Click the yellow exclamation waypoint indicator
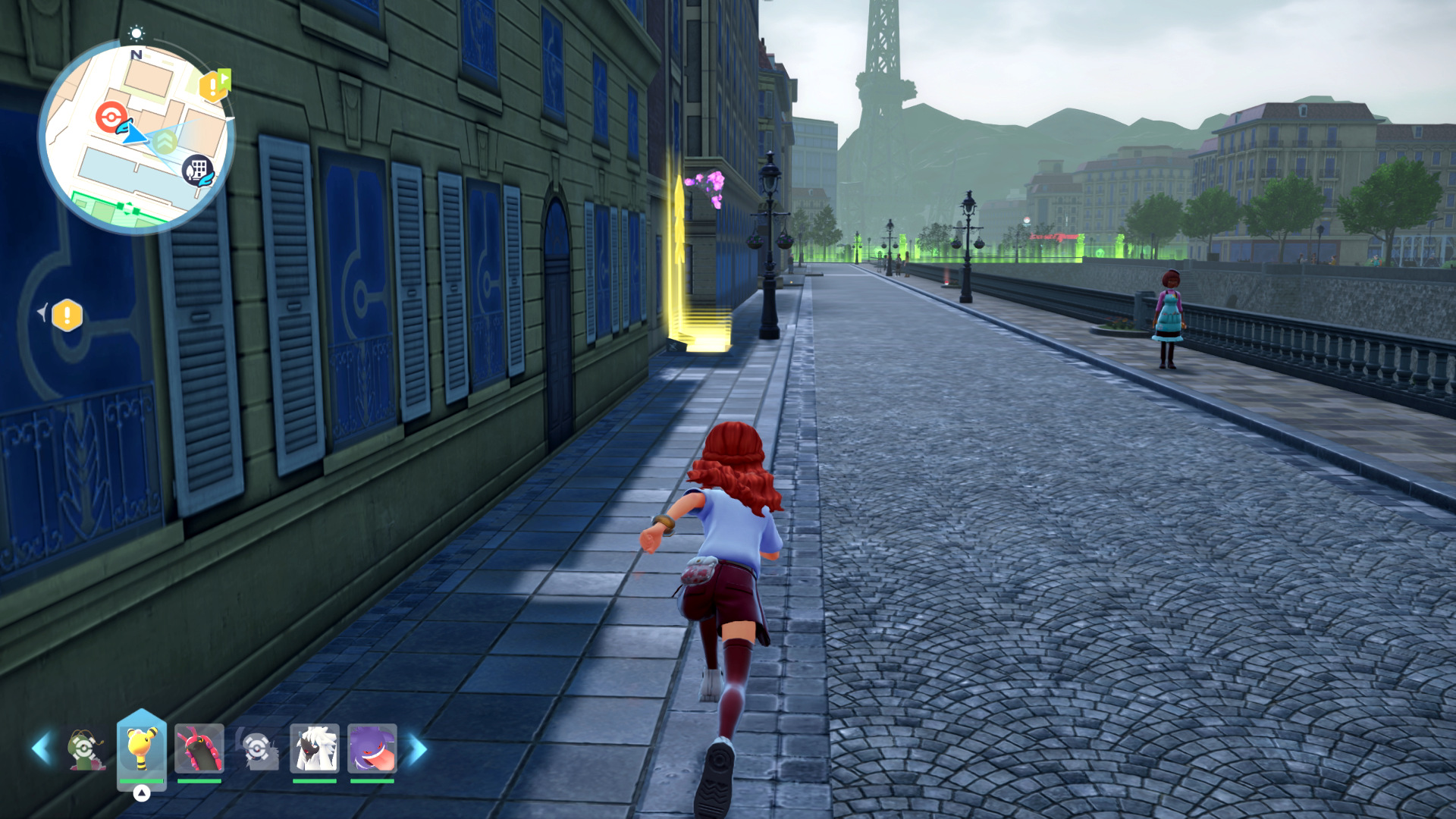 [x=67, y=315]
